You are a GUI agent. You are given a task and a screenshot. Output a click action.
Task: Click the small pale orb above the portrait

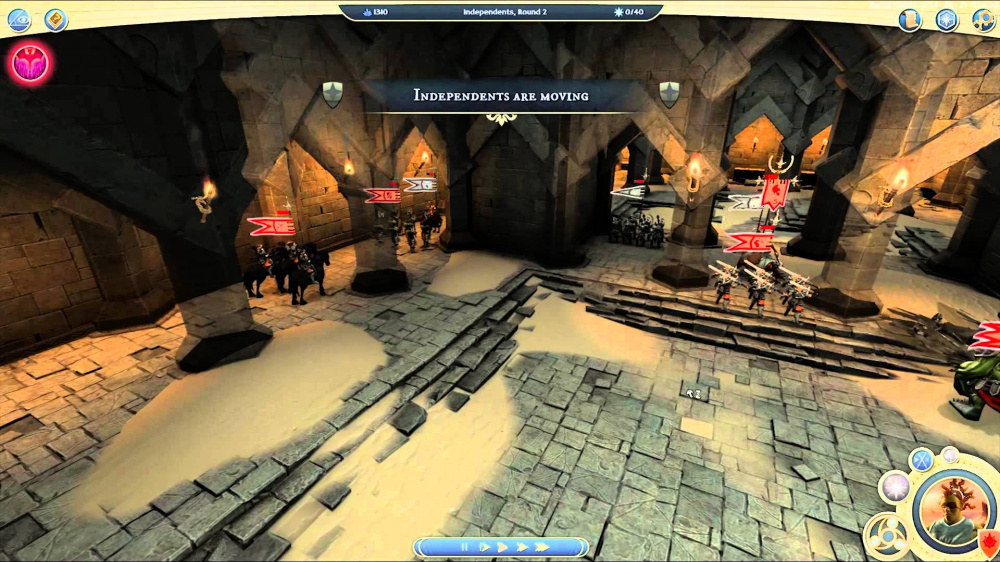[x=949, y=455]
